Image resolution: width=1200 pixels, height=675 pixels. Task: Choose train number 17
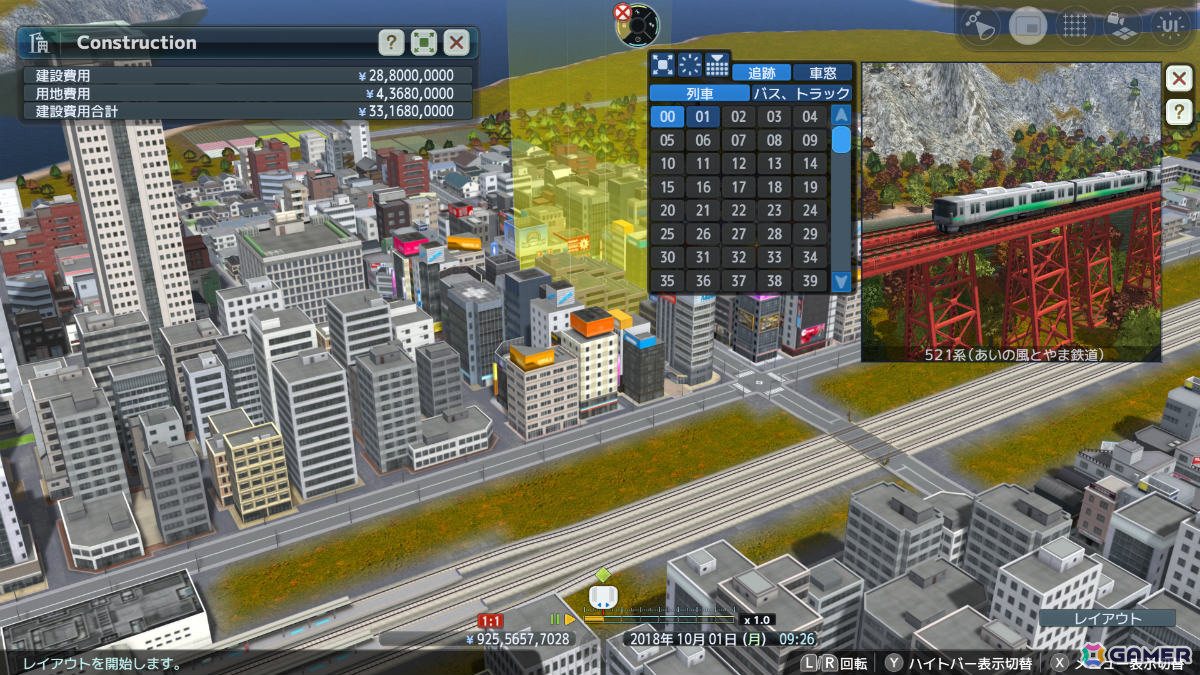click(738, 187)
